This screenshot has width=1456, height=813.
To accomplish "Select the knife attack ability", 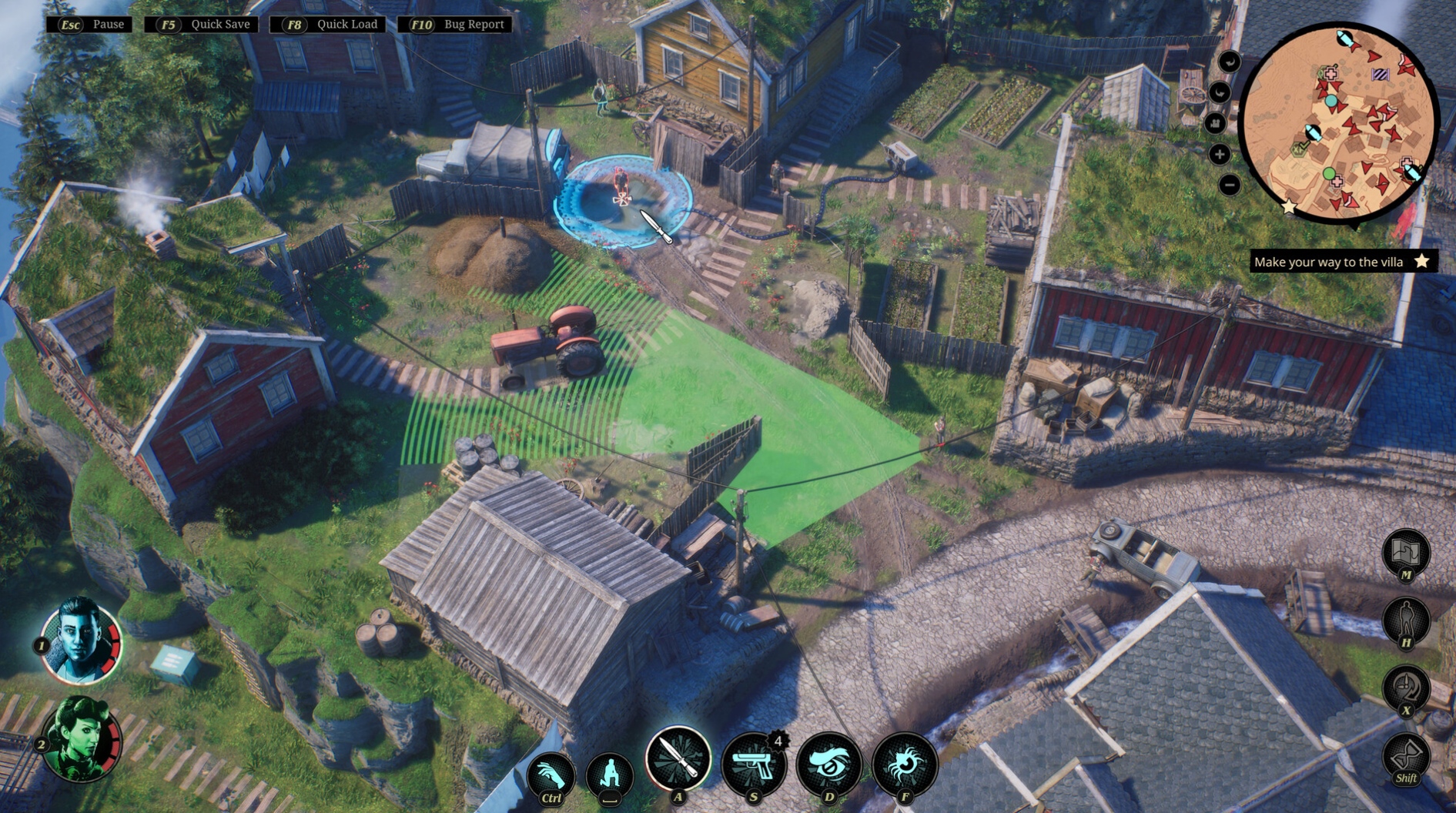I will pos(678,759).
